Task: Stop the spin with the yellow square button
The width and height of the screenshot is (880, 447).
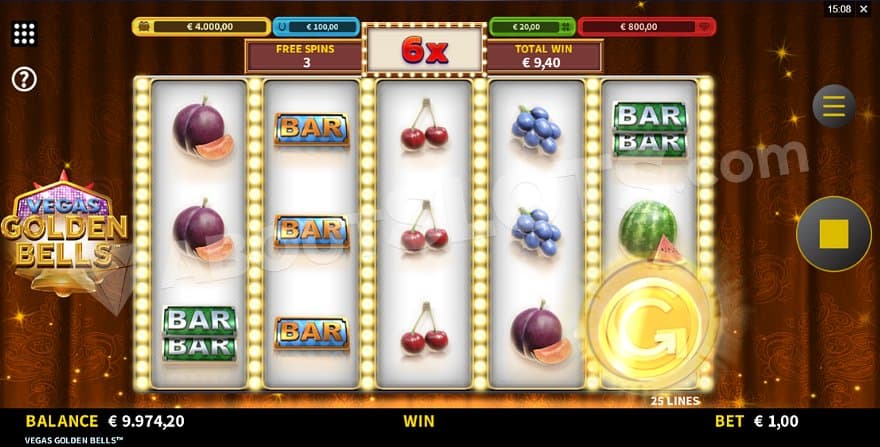Action: coord(833,234)
